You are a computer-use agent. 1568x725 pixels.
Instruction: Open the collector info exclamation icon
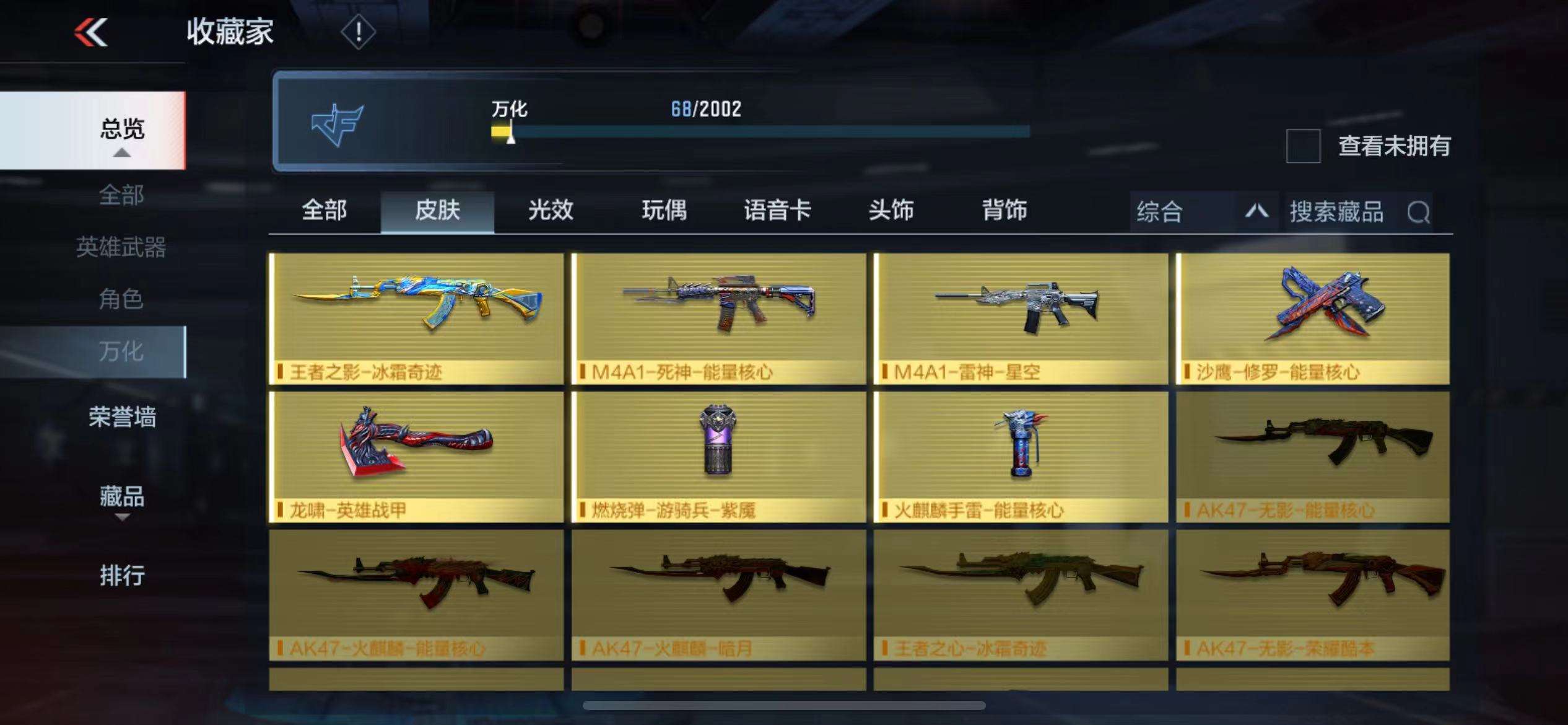click(358, 32)
